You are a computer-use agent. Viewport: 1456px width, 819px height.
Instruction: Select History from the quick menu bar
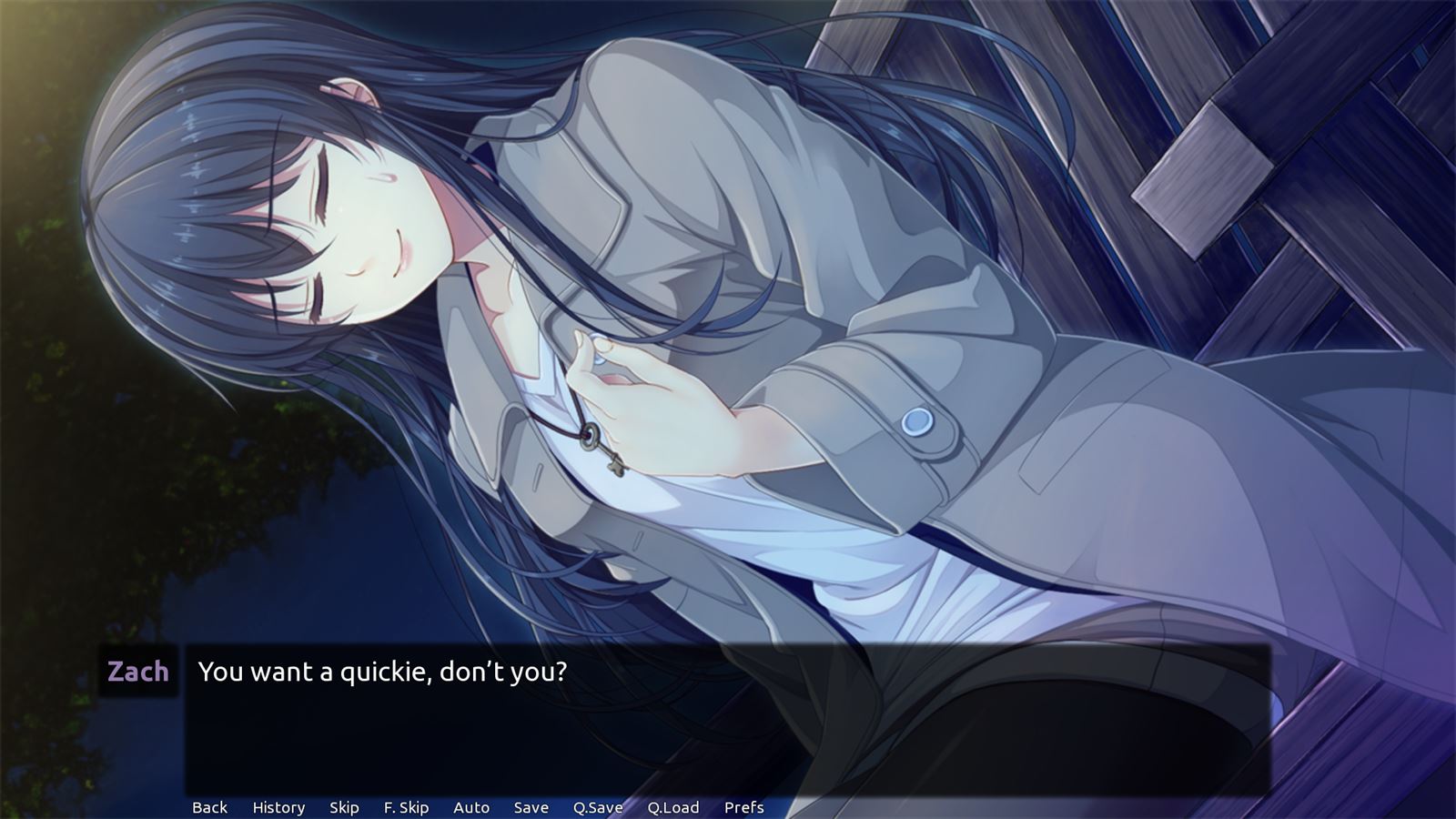pos(278,807)
